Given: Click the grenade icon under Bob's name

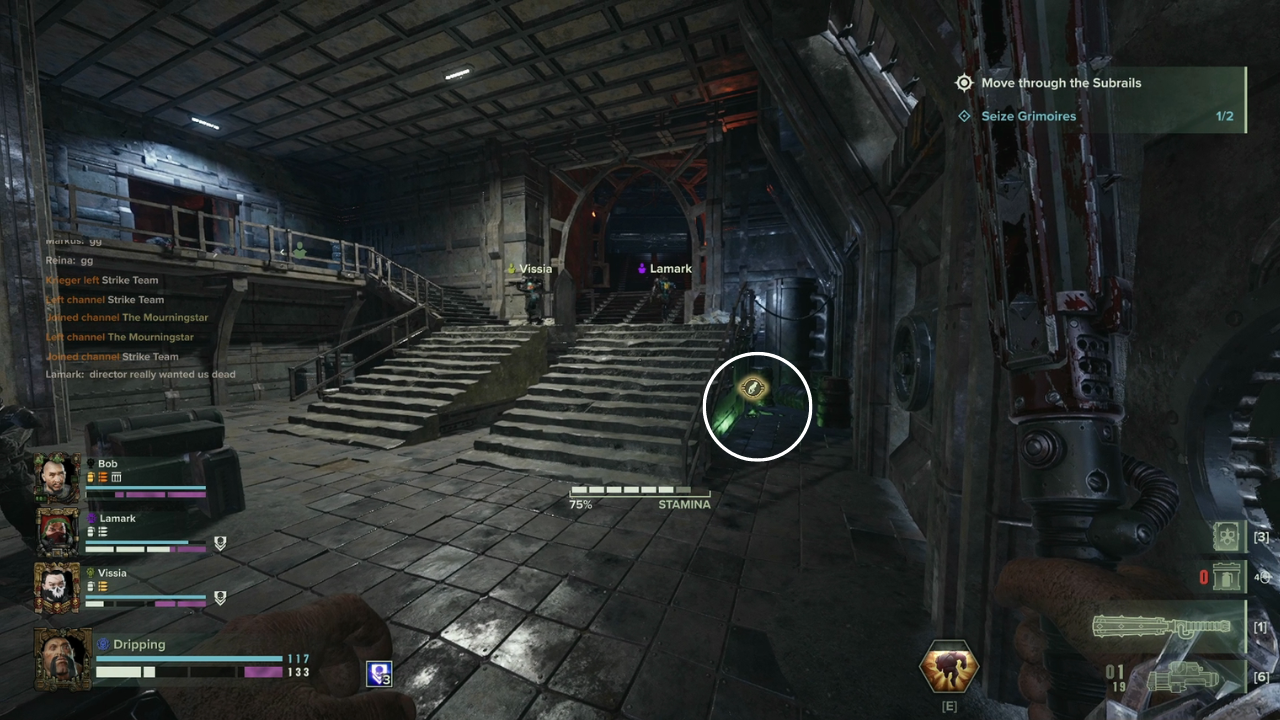Looking at the screenshot, I should pyautogui.click(x=89, y=478).
